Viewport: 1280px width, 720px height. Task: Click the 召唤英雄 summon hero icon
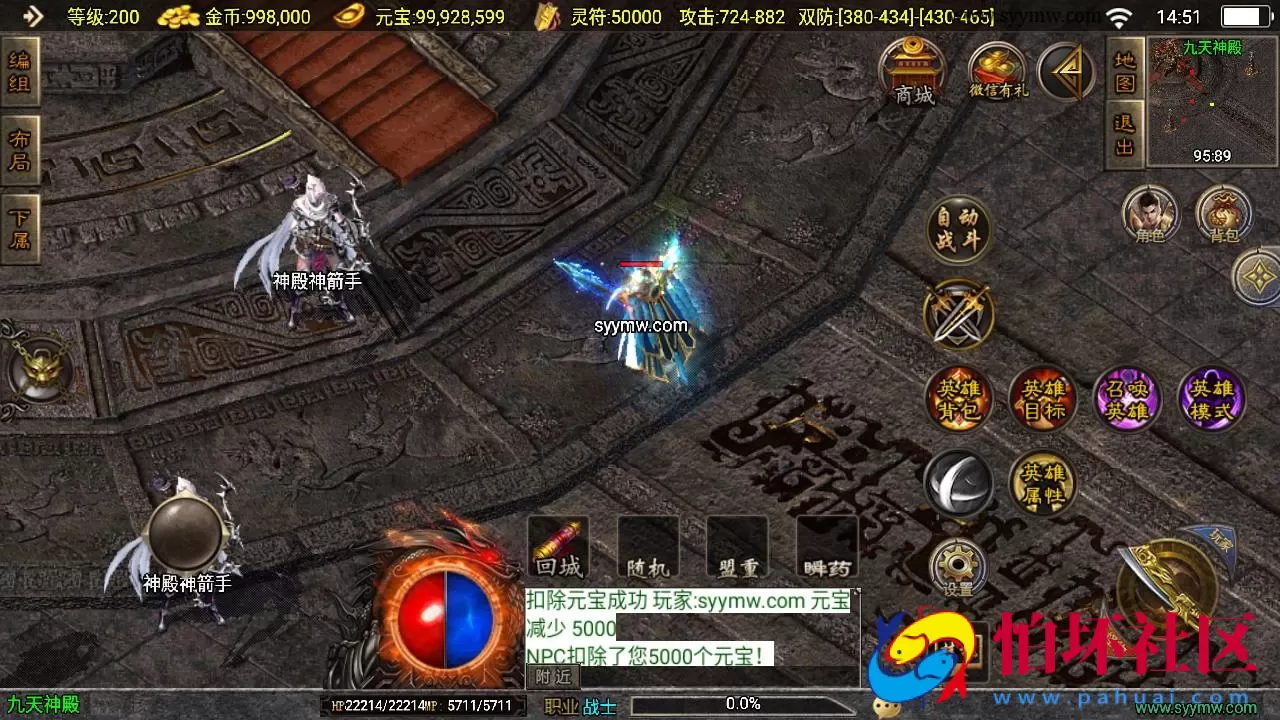1127,399
